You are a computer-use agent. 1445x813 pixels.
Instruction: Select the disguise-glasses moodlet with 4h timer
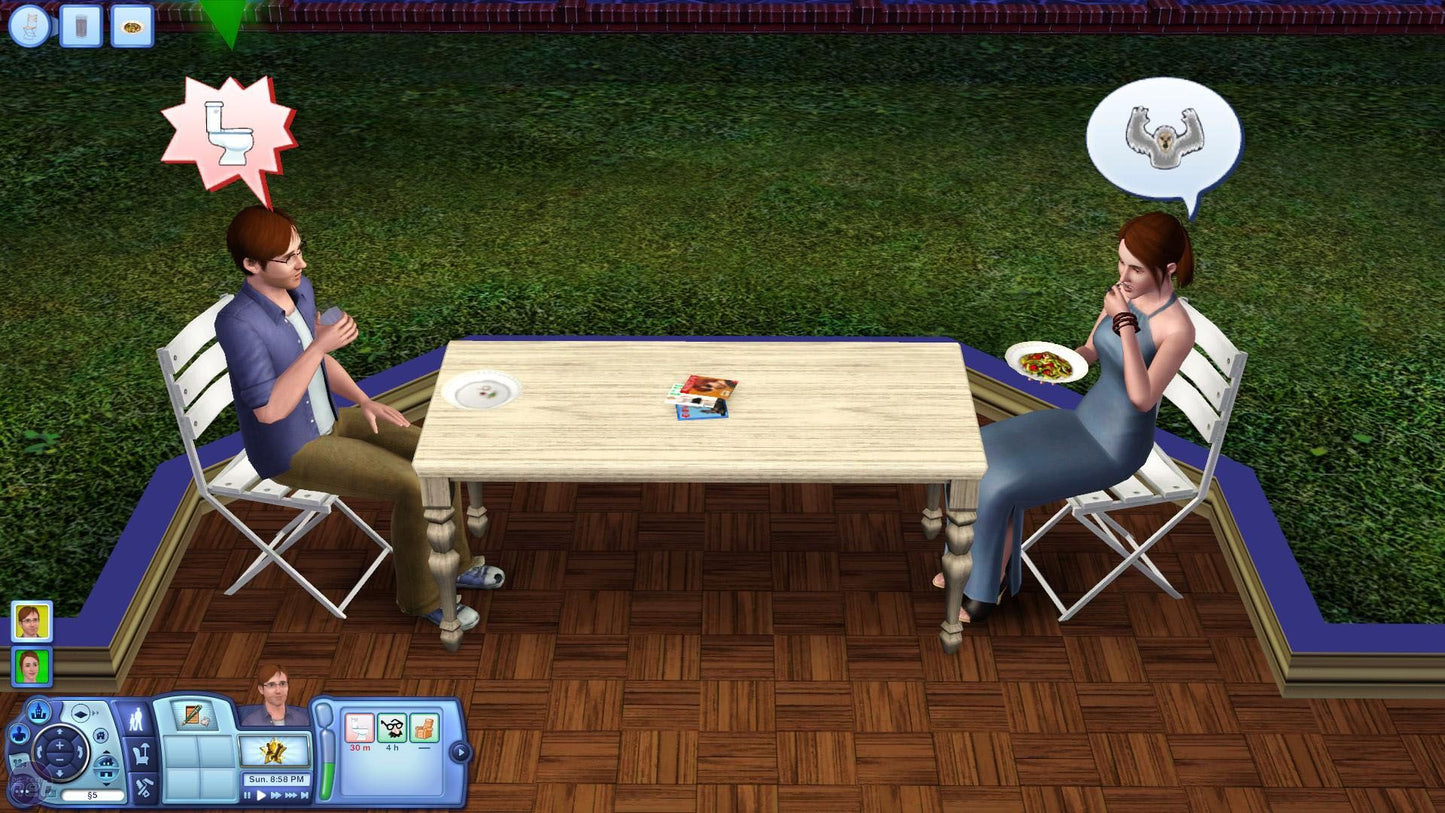[394, 728]
